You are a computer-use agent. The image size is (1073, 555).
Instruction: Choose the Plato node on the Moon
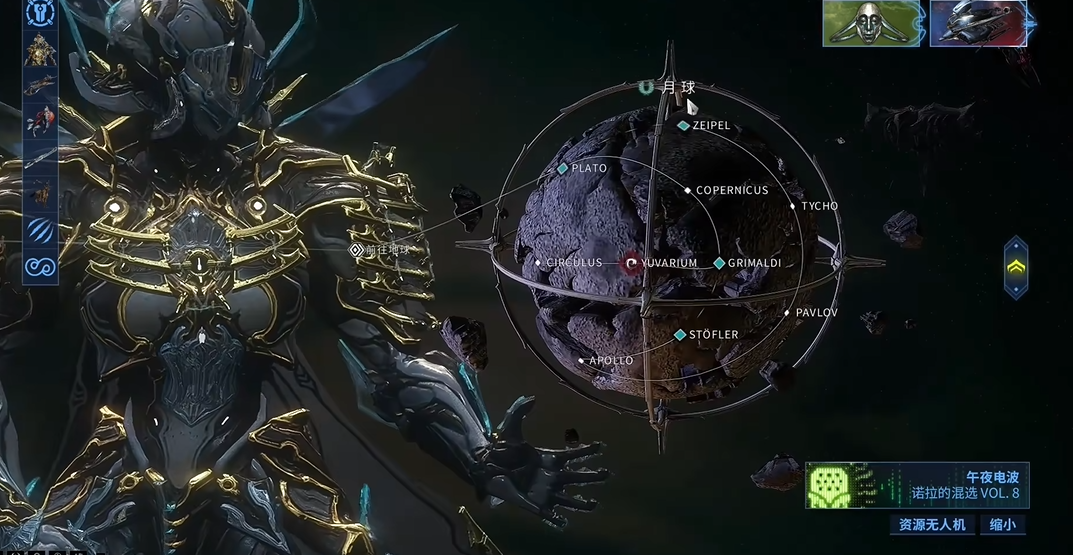click(x=564, y=169)
